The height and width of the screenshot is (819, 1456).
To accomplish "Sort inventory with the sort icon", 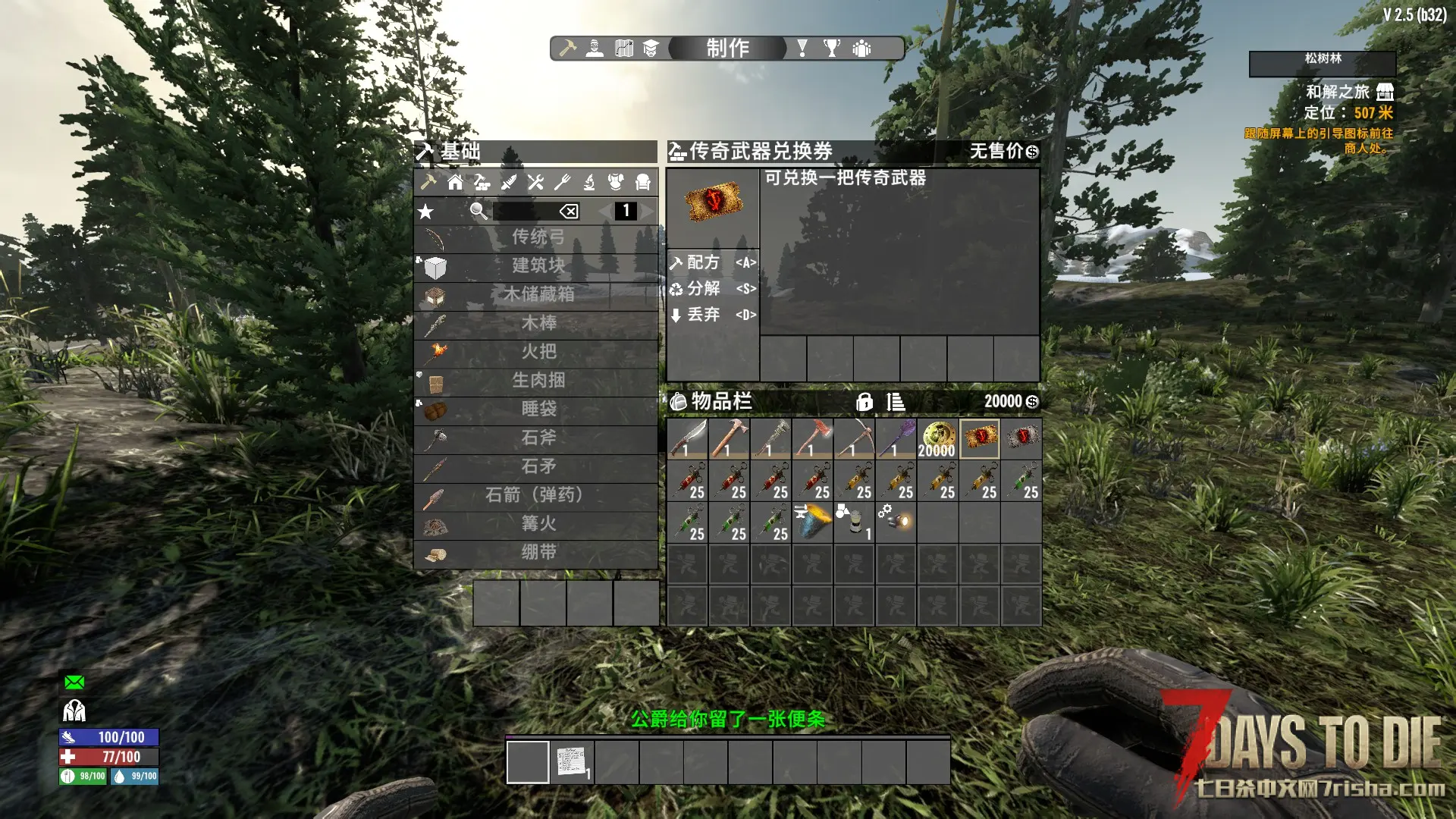I will [896, 402].
